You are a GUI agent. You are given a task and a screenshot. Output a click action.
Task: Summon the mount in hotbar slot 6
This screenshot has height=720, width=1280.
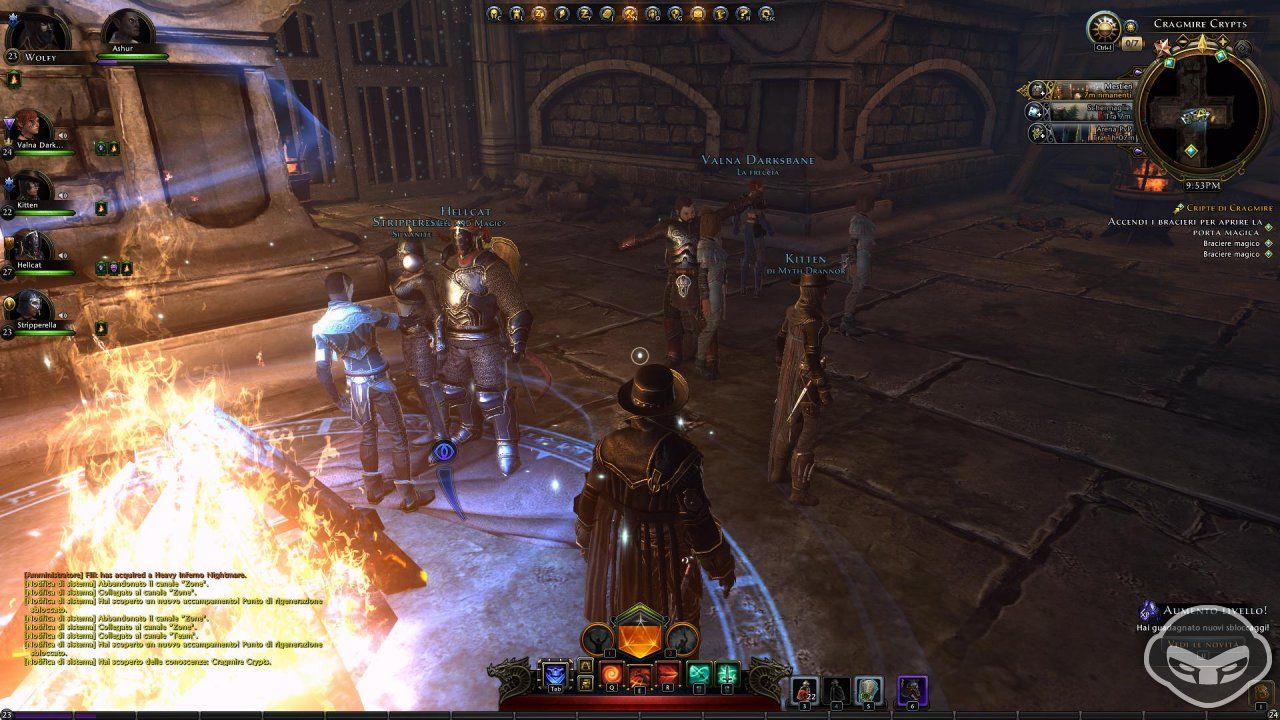click(912, 688)
